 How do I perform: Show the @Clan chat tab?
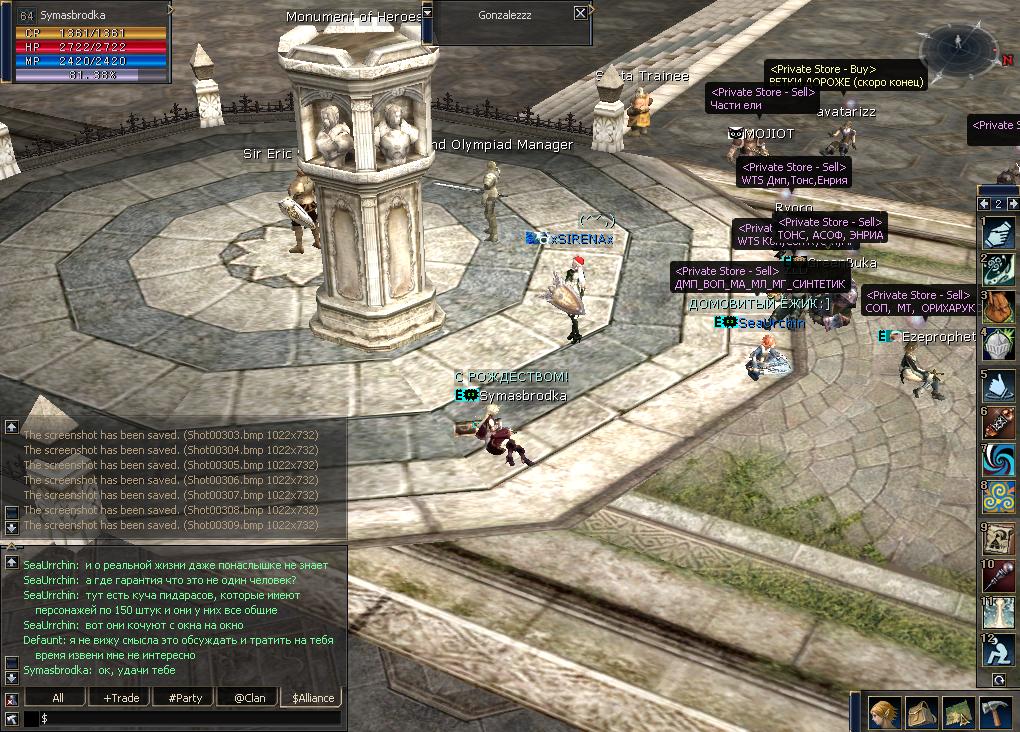pos(249,697)
